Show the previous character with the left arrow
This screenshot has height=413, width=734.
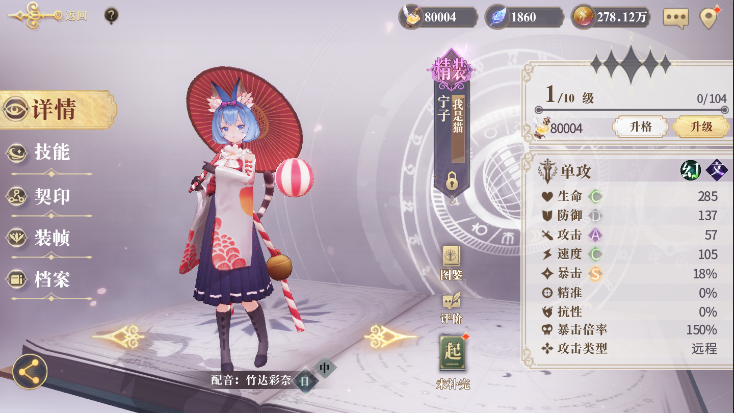point(121,334)
